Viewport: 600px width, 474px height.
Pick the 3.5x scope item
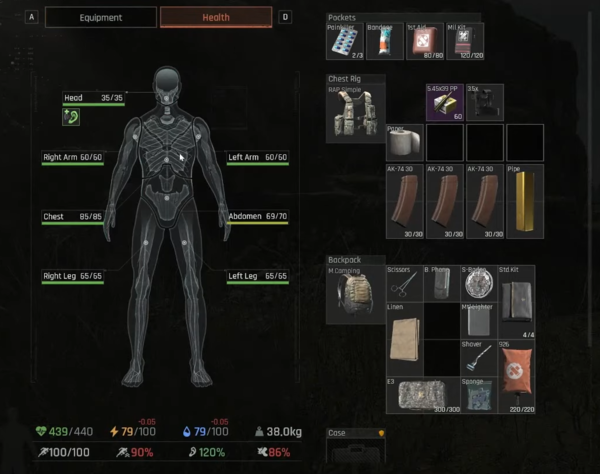[x=487, y=103]
